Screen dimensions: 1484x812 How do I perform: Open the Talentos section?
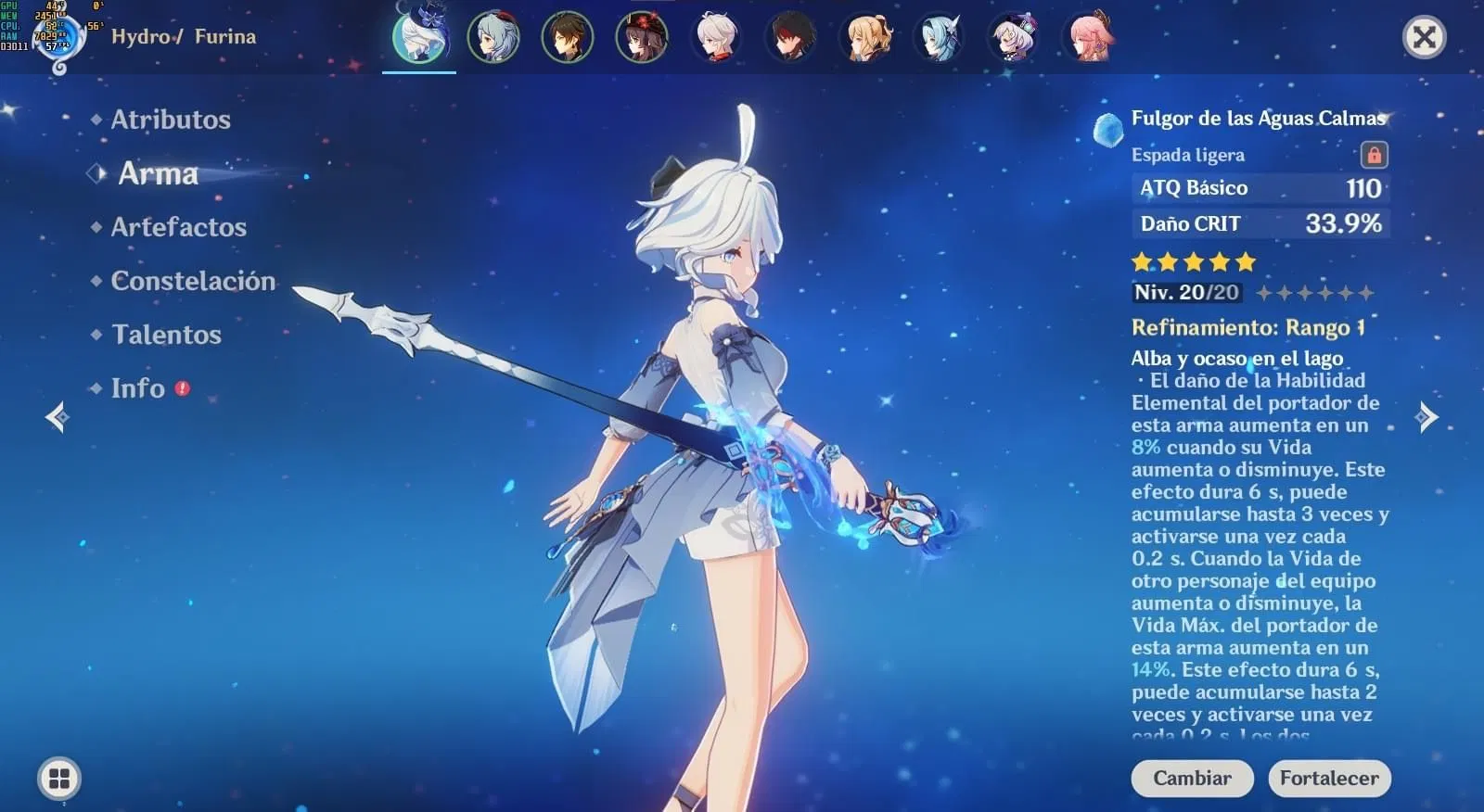coord(166,335)
